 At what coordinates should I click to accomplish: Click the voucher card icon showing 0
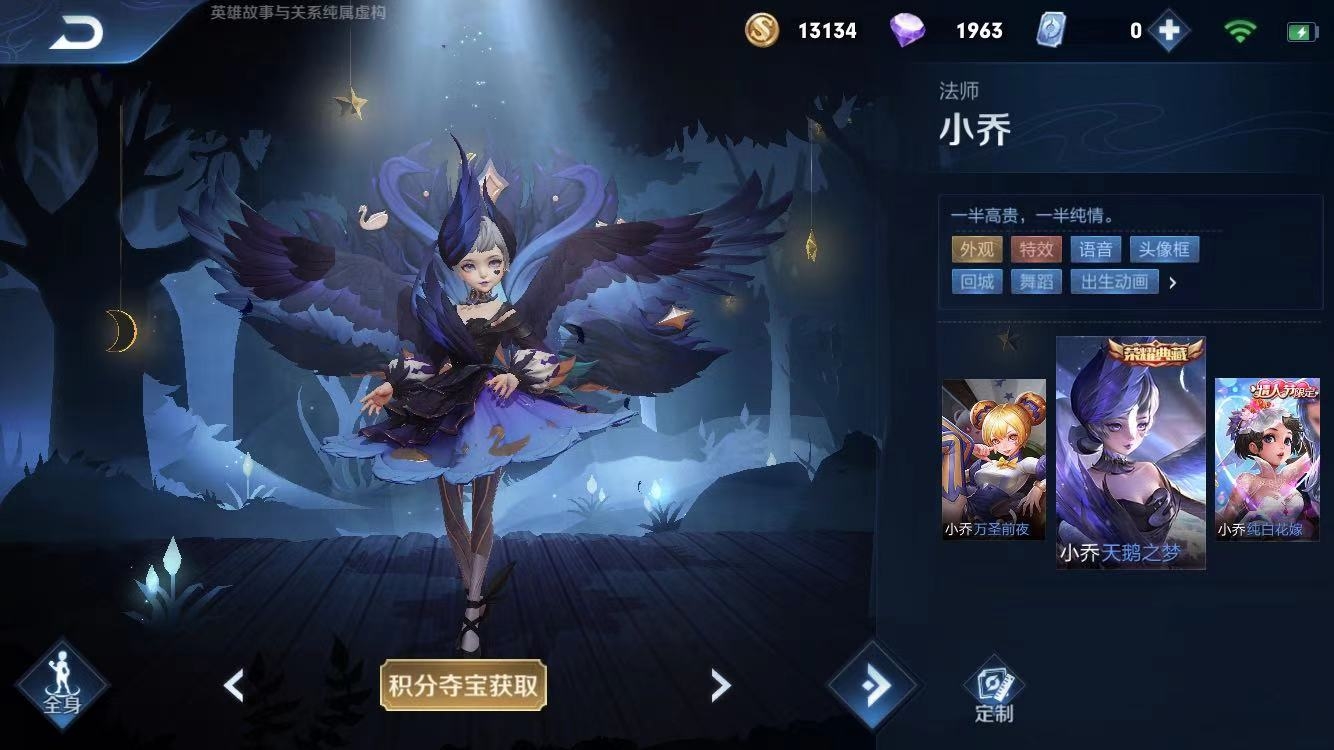pyautogui.click(x=1051, y=30)
